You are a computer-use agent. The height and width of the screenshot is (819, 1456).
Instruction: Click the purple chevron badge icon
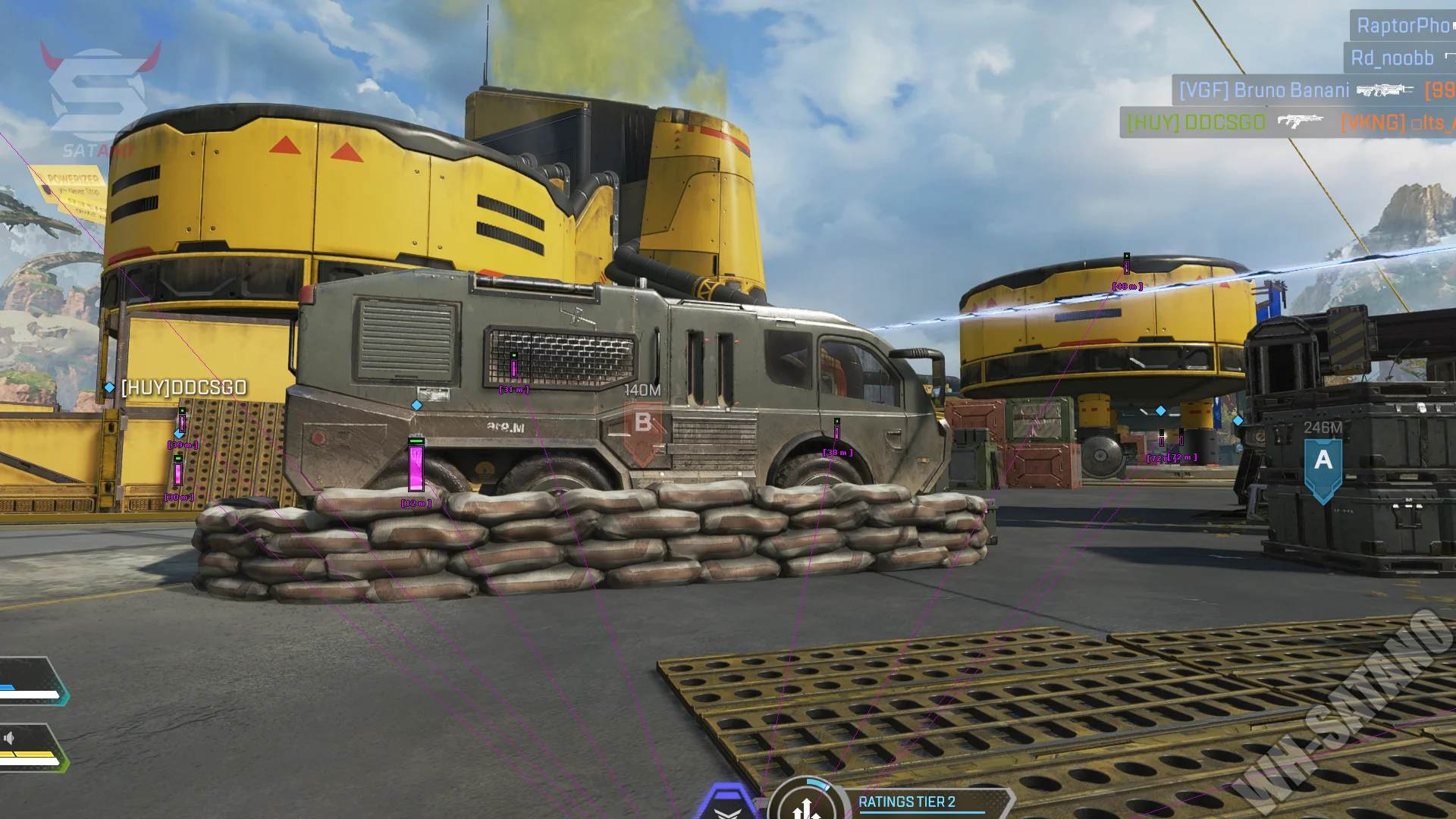point(726,804)
